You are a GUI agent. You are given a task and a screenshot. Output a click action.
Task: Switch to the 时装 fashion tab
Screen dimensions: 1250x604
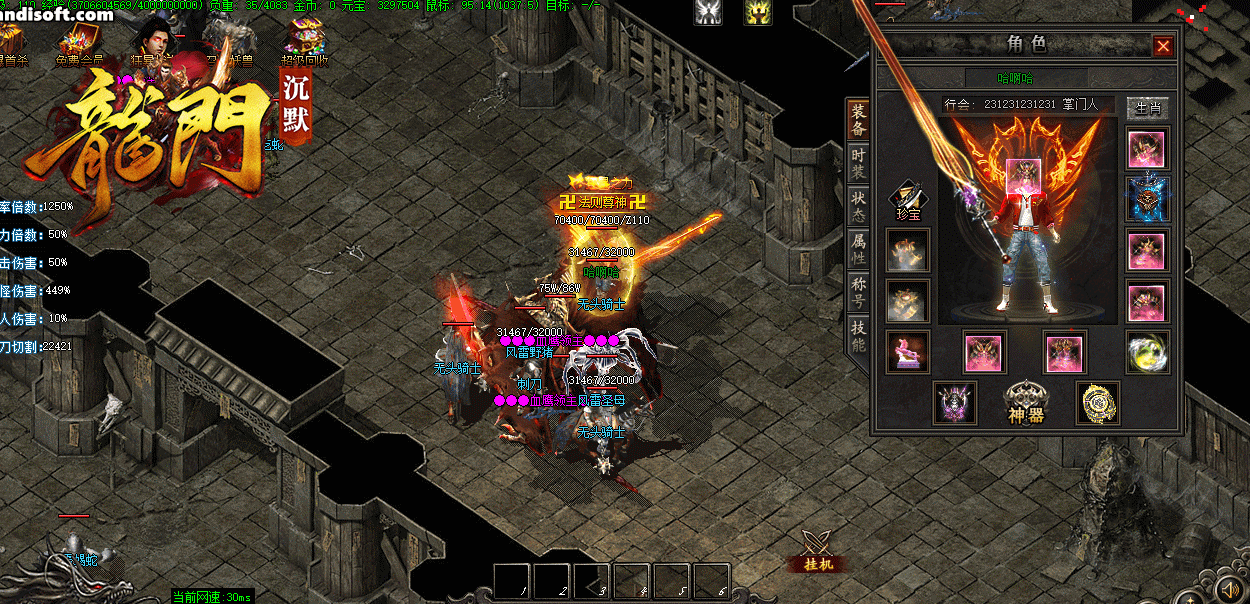[858, 165]
